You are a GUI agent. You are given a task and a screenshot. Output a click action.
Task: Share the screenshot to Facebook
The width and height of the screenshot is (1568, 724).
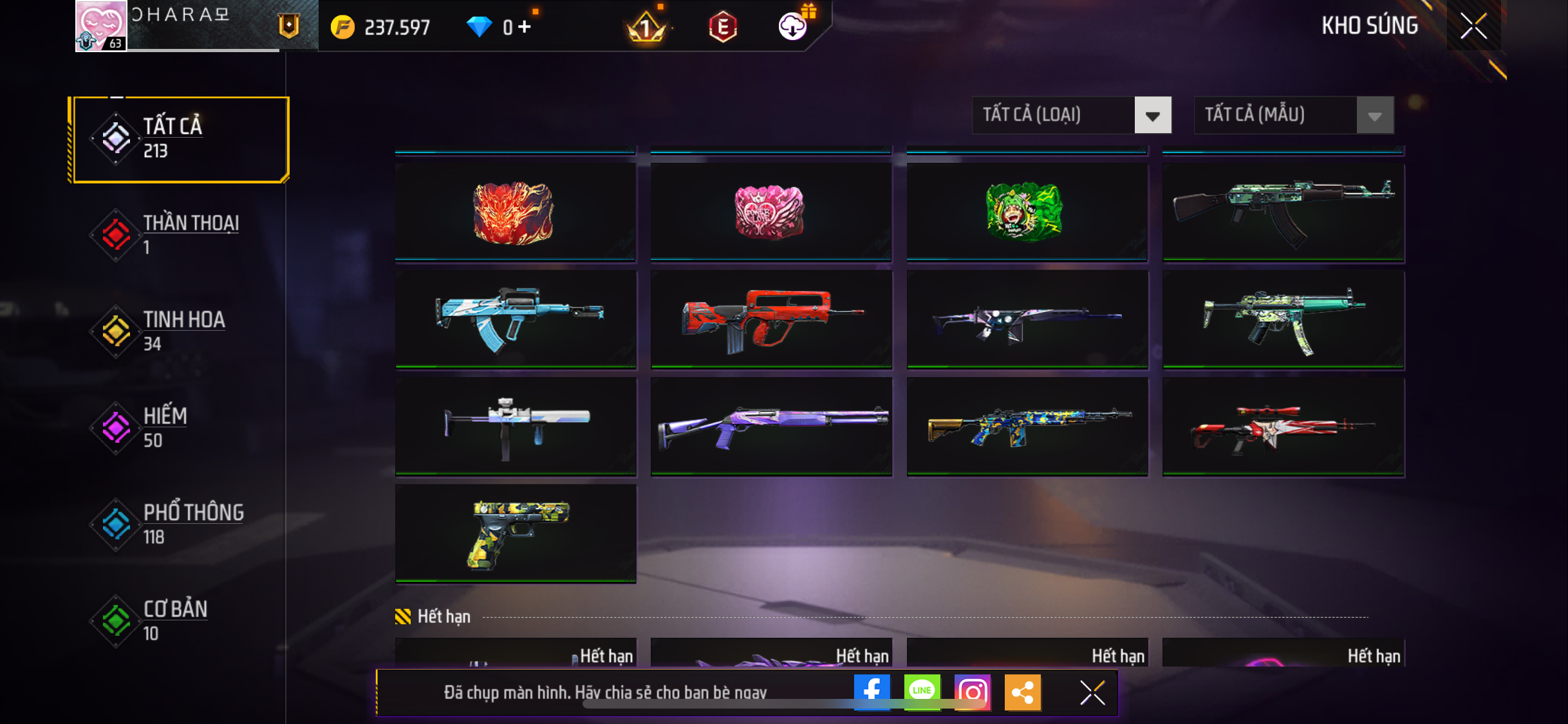pyautogui.click(x=872, y=692)
